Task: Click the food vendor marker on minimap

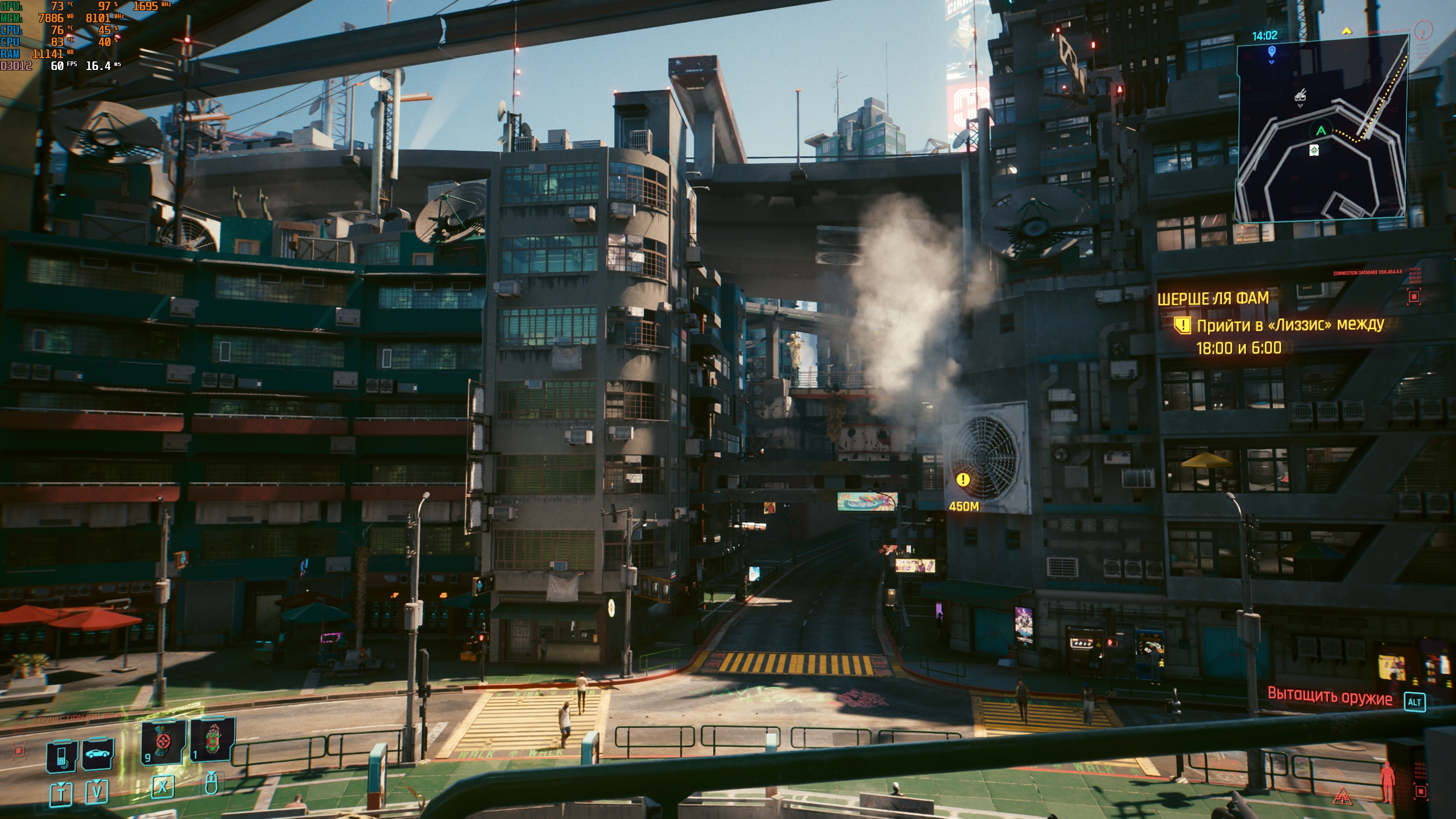Action: click(x=1300, y=96)
